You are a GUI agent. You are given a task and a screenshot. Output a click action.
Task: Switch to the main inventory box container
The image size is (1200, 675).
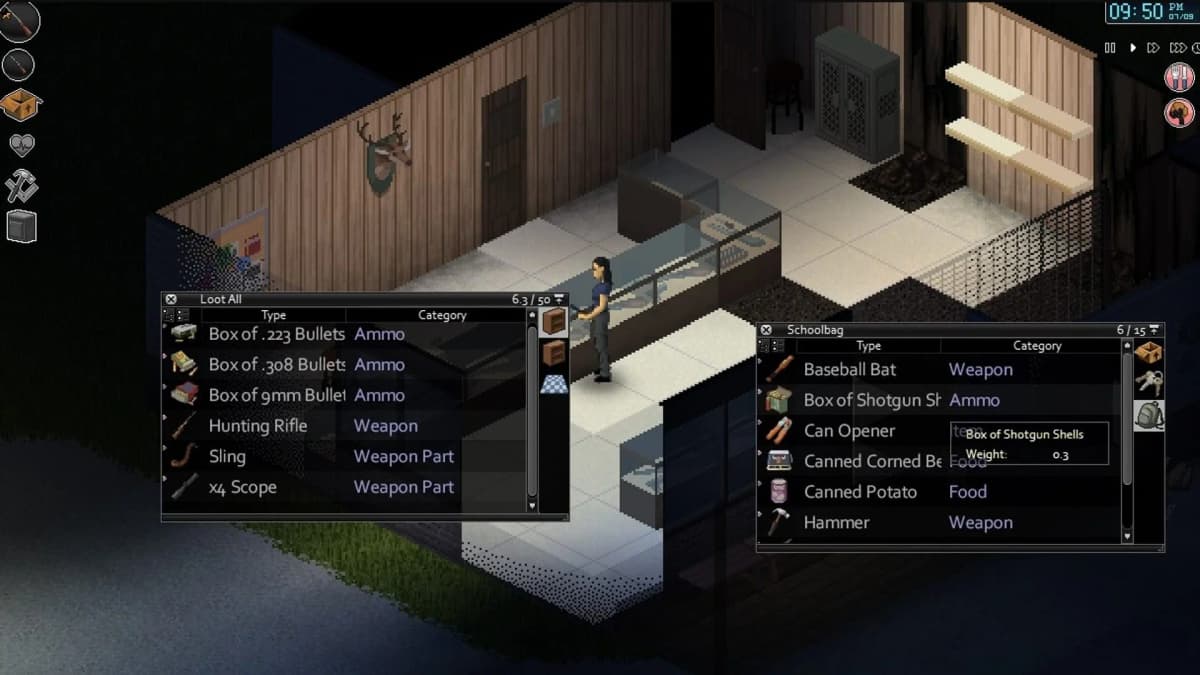[1149, 353]
